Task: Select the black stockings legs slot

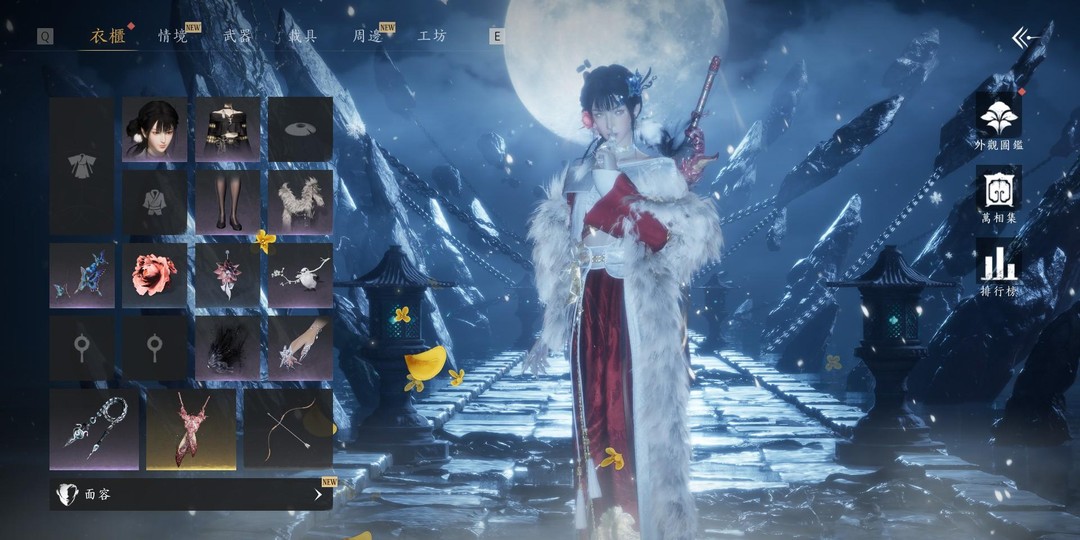Action: tap(228, 202)
